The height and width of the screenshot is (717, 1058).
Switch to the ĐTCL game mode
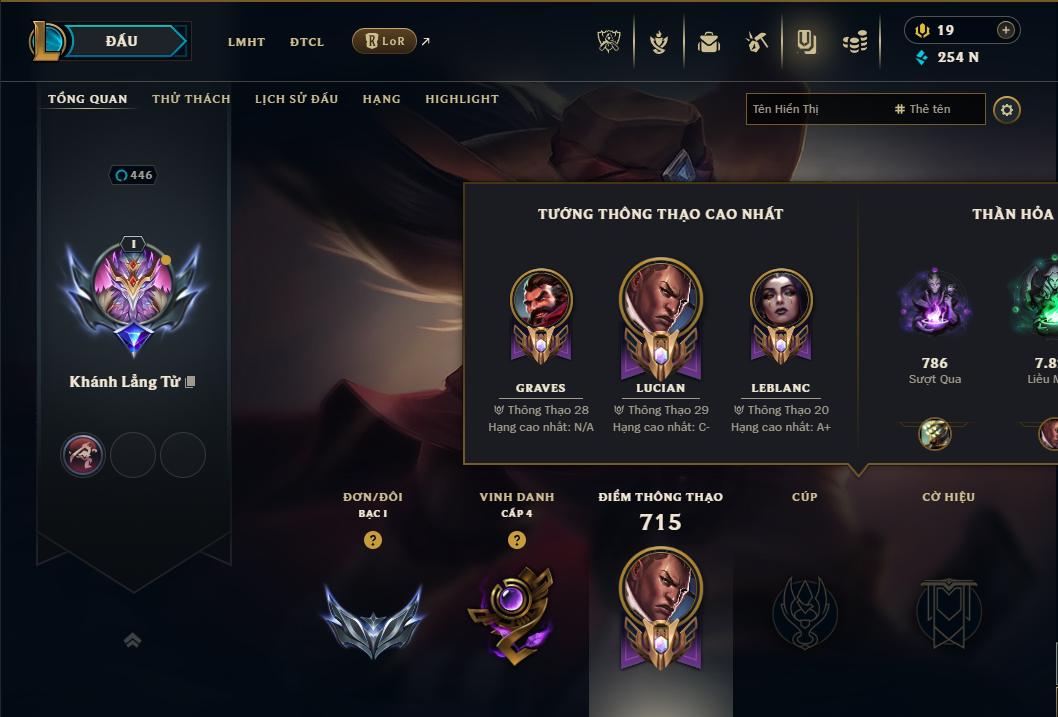(307, 42)
